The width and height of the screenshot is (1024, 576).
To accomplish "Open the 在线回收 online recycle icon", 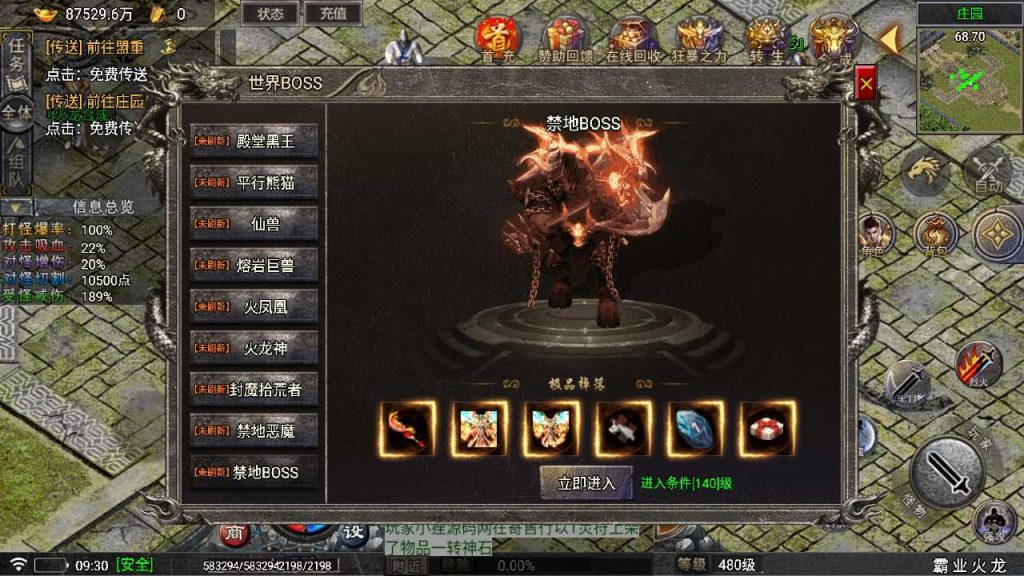I will [633, 40].
